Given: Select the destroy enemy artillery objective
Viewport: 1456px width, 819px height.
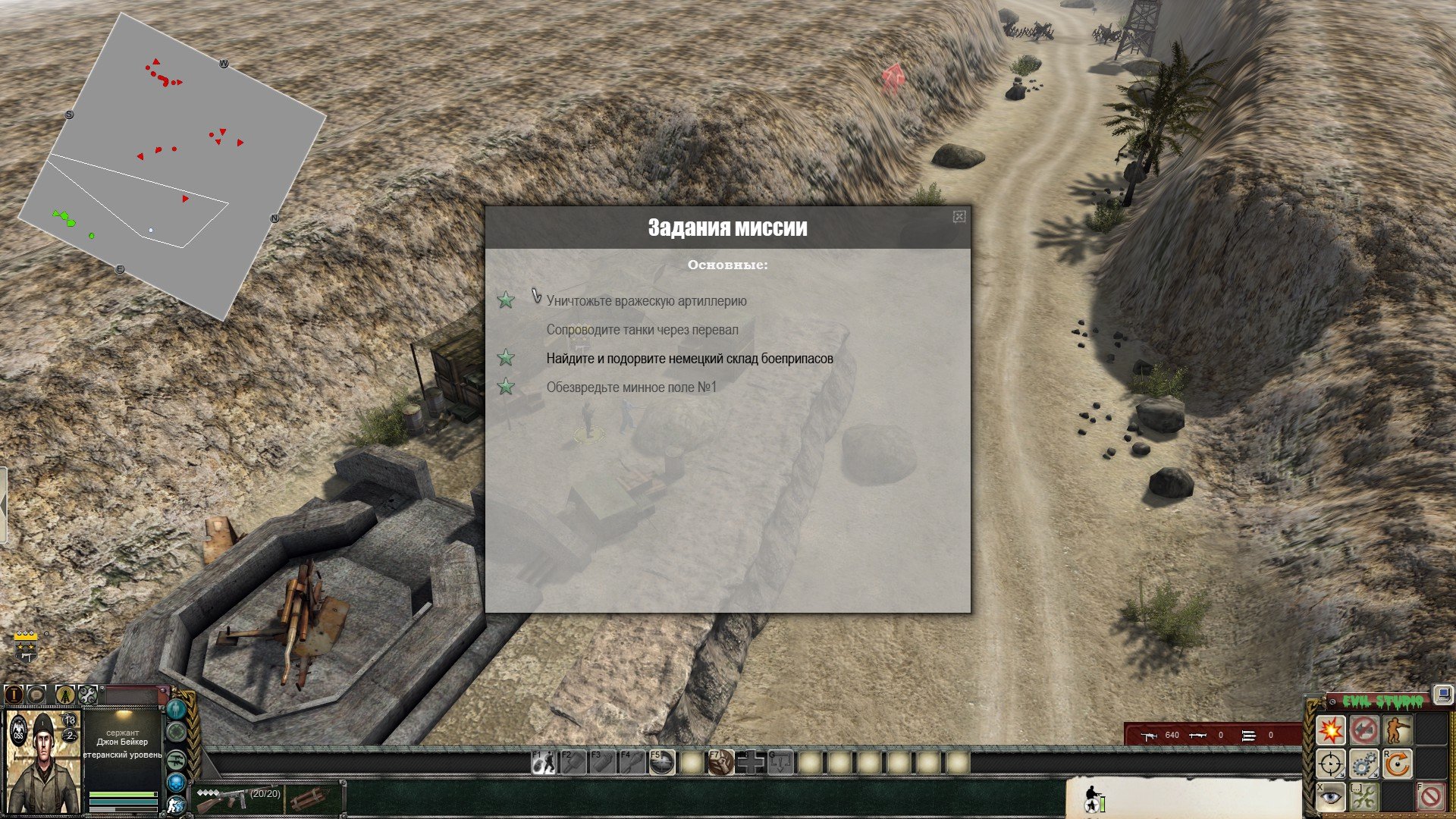Looking at the screenshot, I should pos(646,301).
